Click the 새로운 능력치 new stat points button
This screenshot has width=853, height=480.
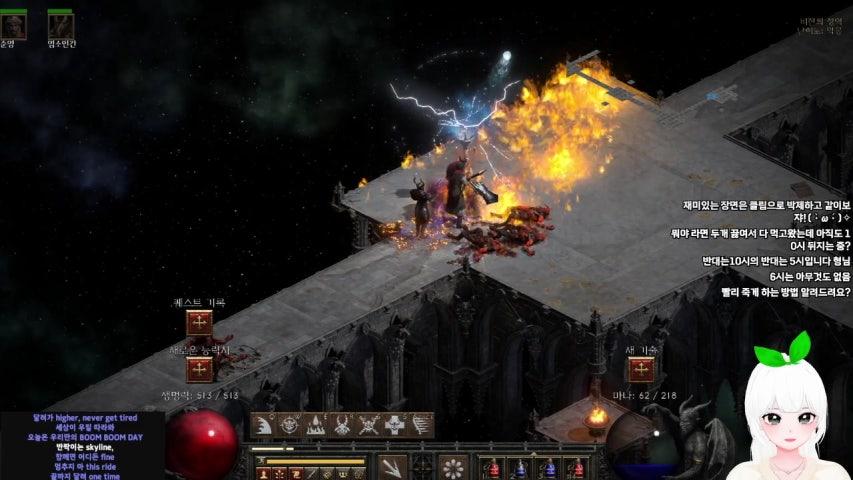(199, 369)
